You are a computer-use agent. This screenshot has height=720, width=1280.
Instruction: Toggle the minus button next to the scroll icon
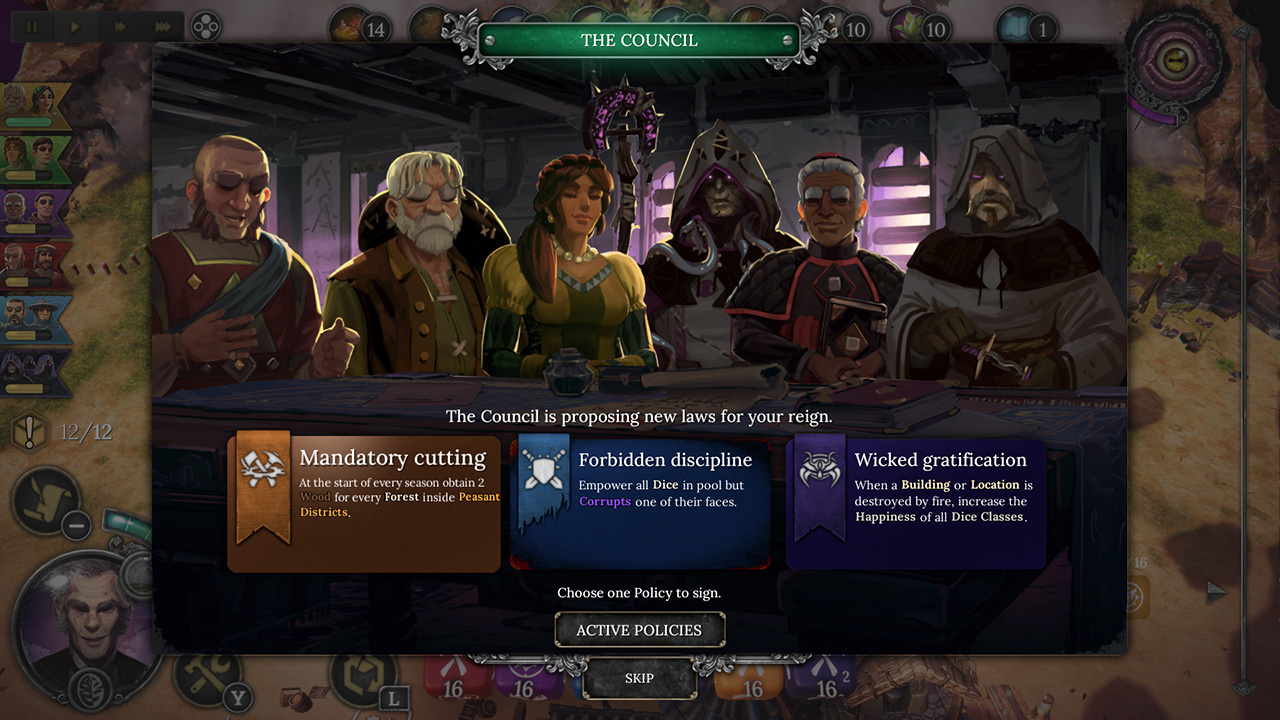tap(75, 524)
